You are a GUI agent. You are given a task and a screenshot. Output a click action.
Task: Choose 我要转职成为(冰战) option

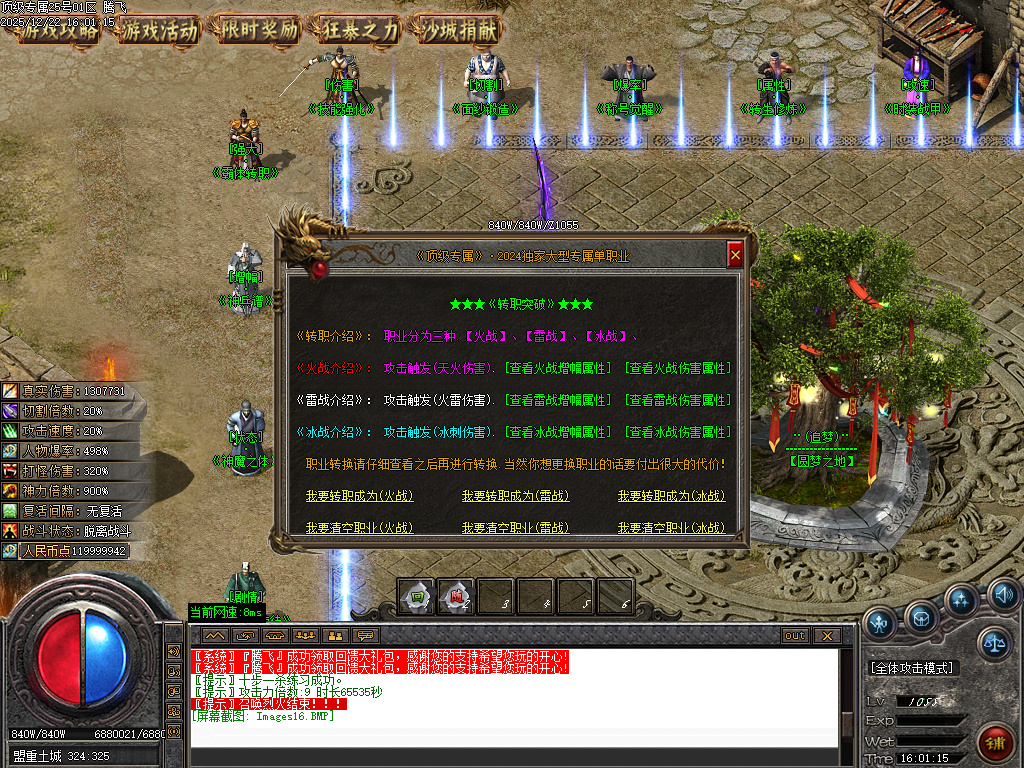[x=671, y=496]
